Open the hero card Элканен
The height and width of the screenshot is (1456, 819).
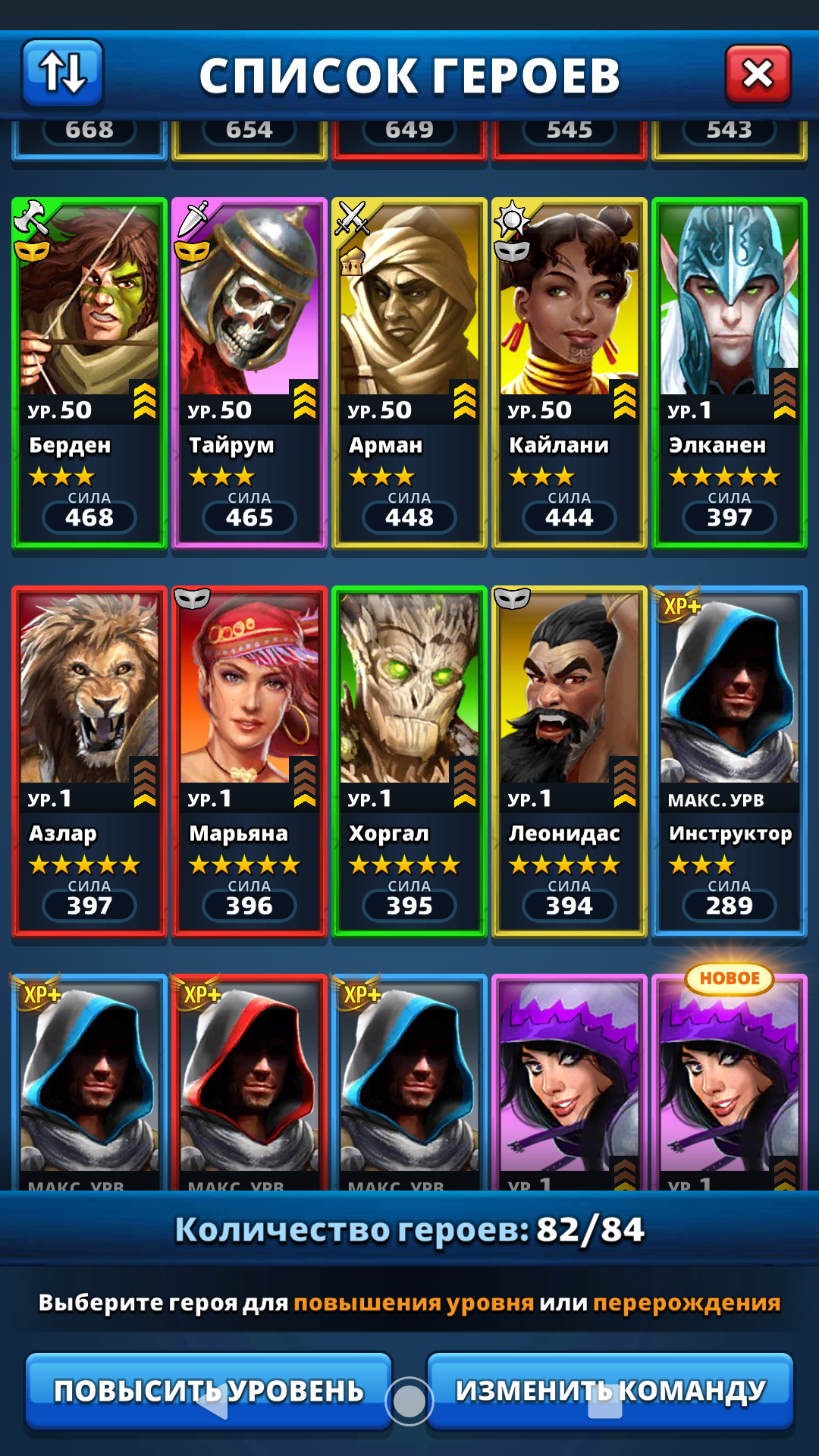click(730, 372)
